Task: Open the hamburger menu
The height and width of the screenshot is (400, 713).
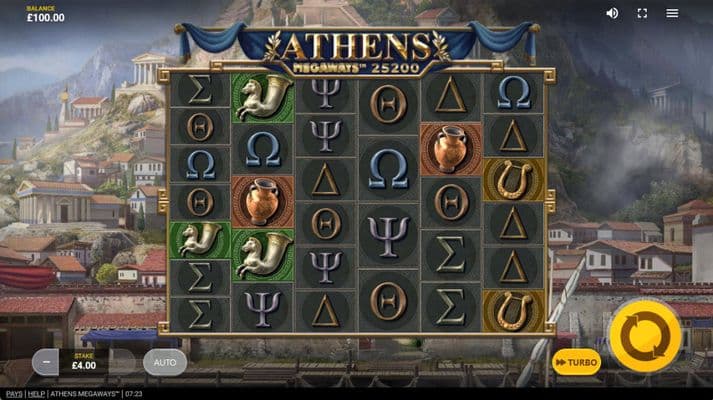Action: tap(672, 13)
